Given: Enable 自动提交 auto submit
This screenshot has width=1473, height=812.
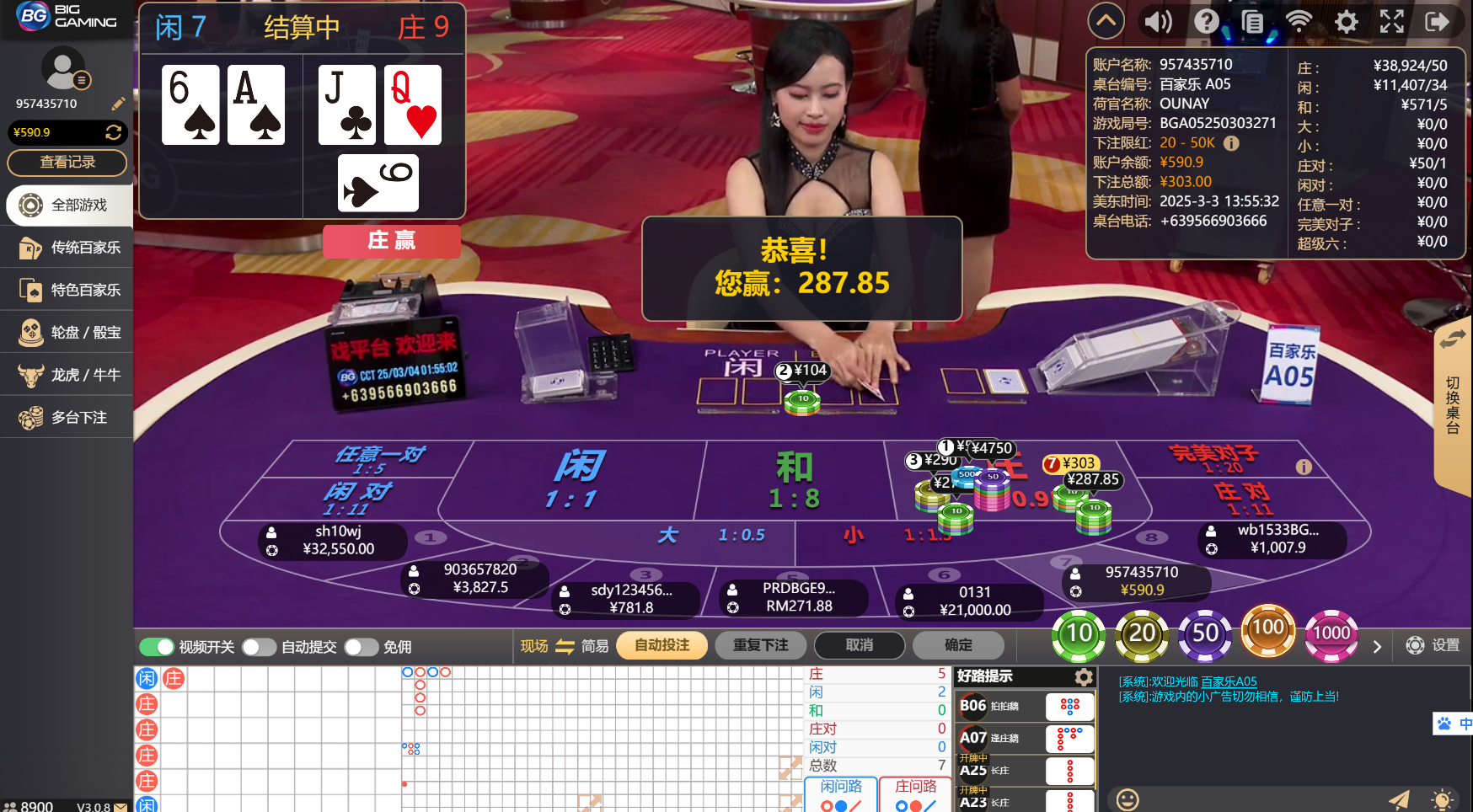Looking at the screenshot, I should 259,647.
